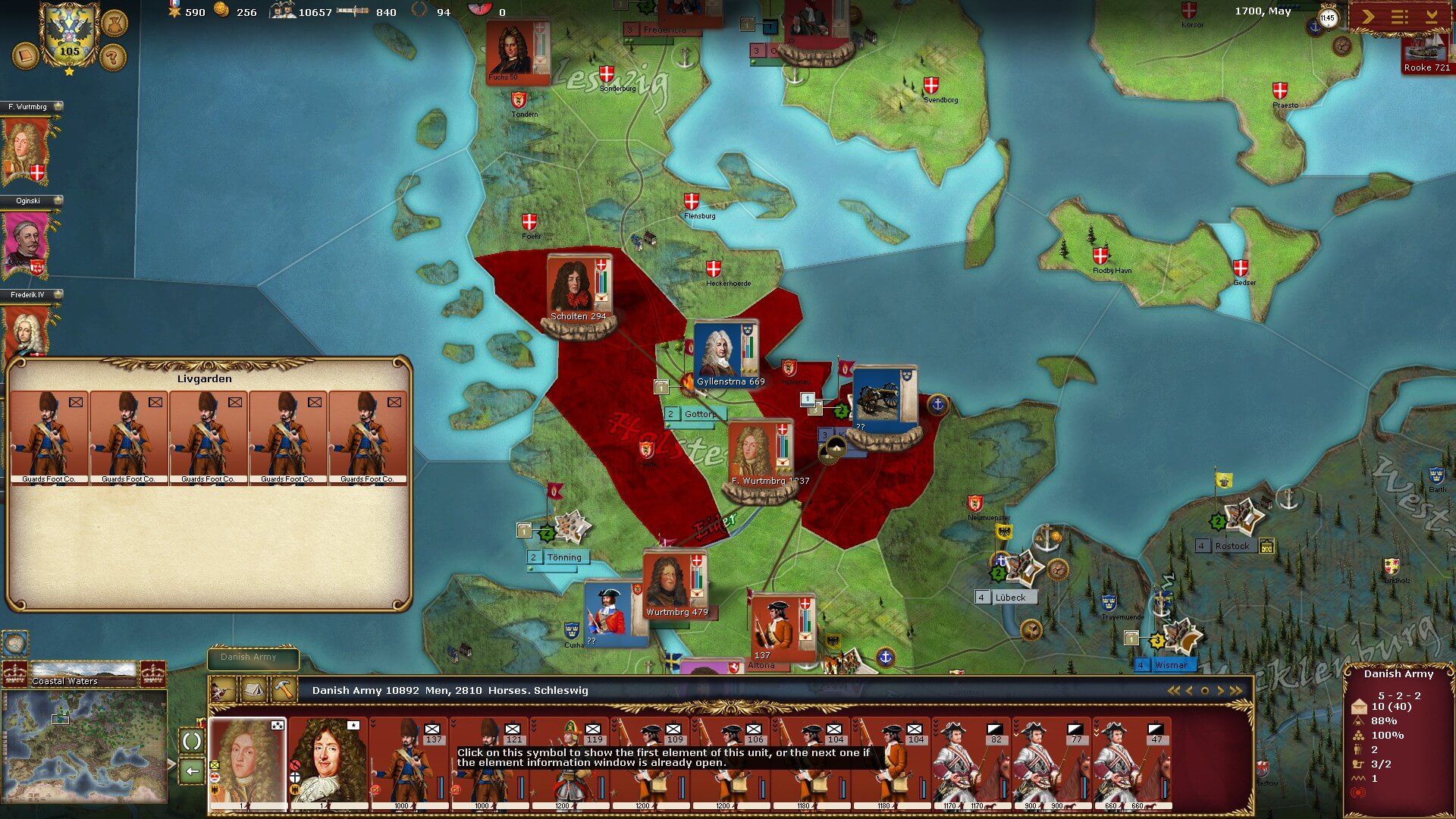Screen dimensions: 1456x819
Task: Open the ledger book icon
Action: click(x=25, y=56)
